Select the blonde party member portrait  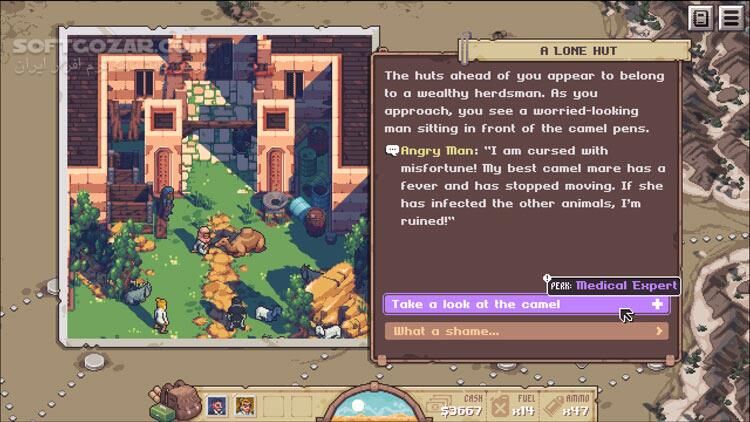(x=245, y=405)
